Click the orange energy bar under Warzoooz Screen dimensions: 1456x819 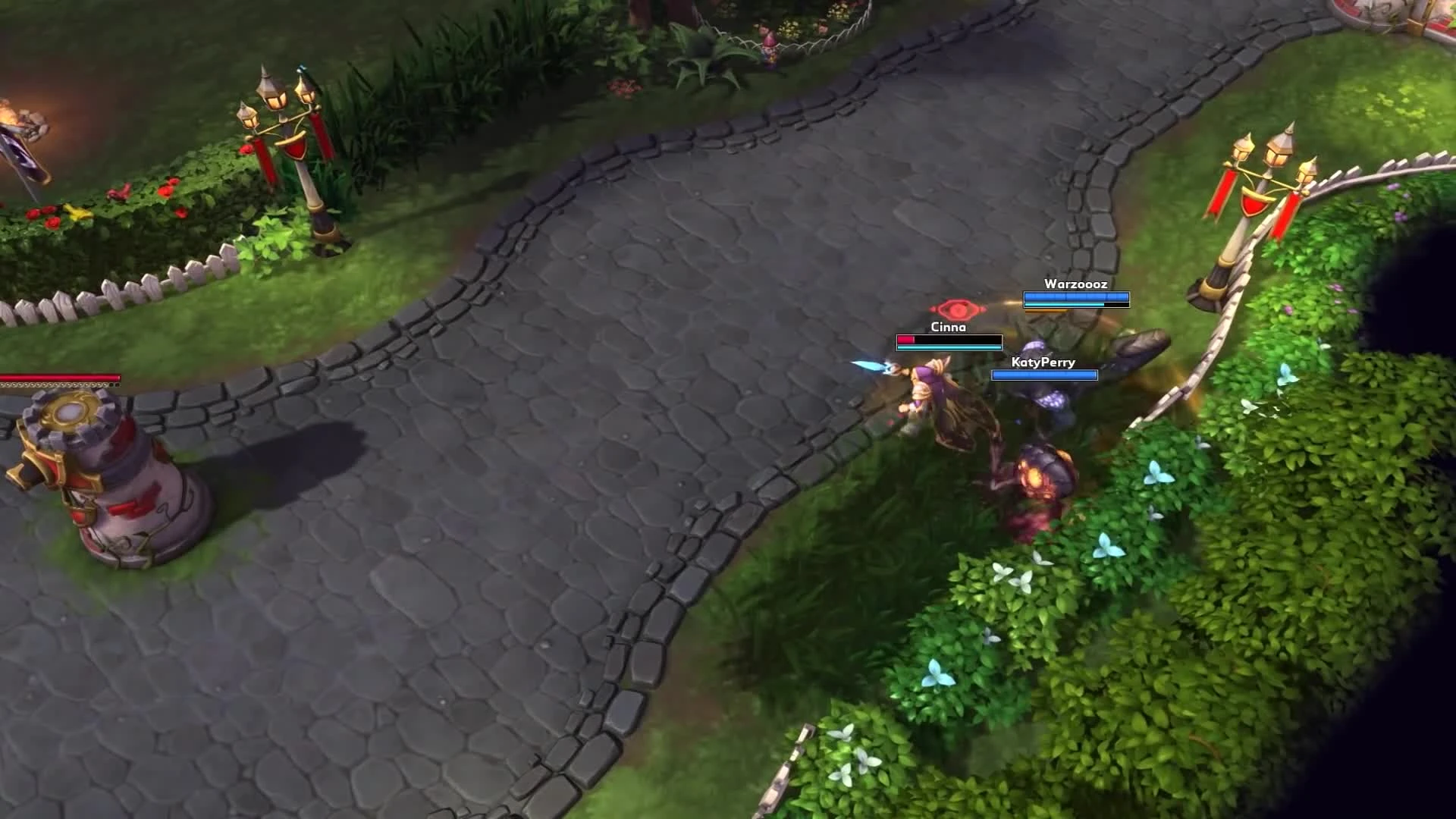(x=1046, y=311)
